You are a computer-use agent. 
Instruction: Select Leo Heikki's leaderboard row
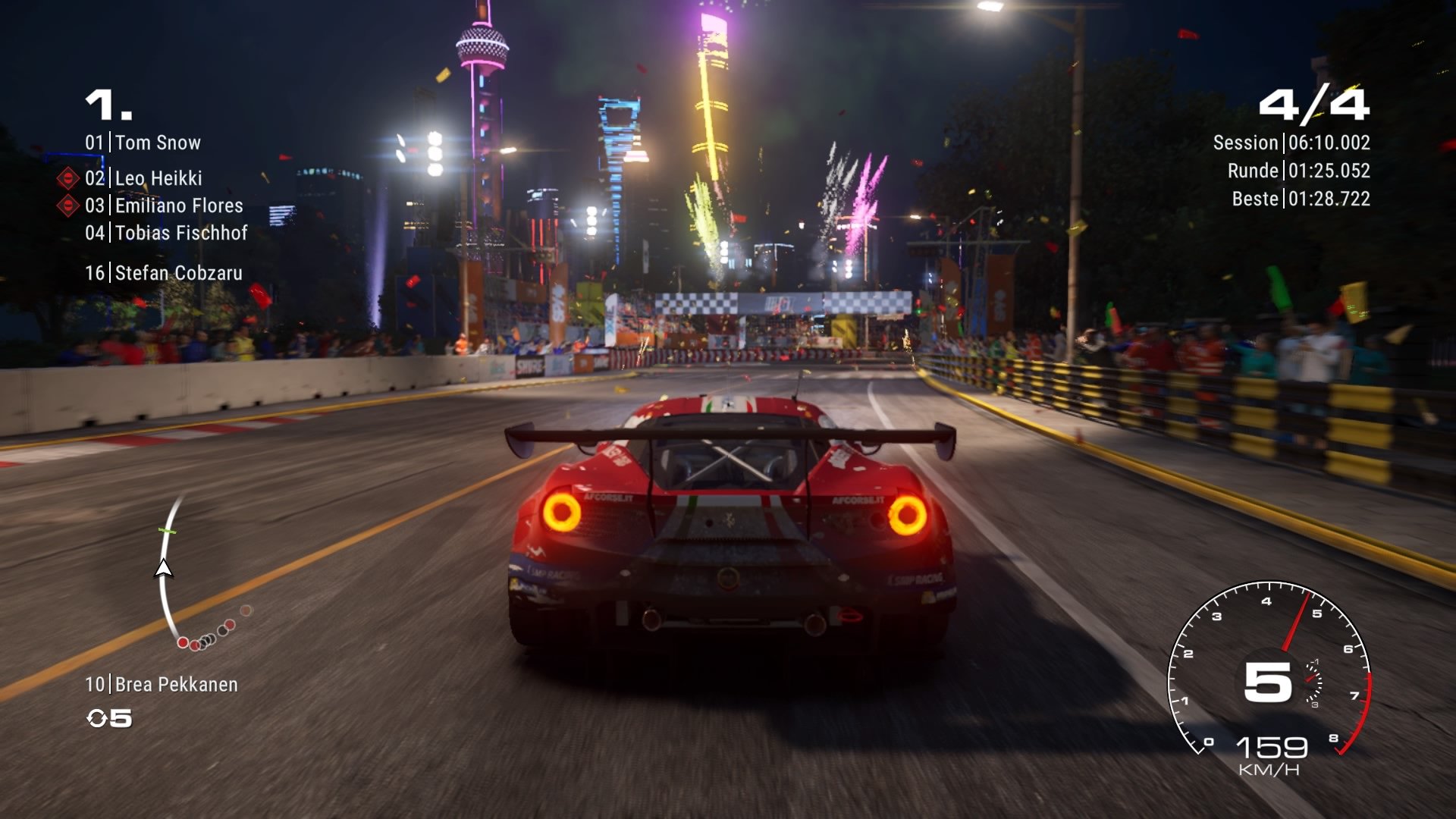click(144, 178)
